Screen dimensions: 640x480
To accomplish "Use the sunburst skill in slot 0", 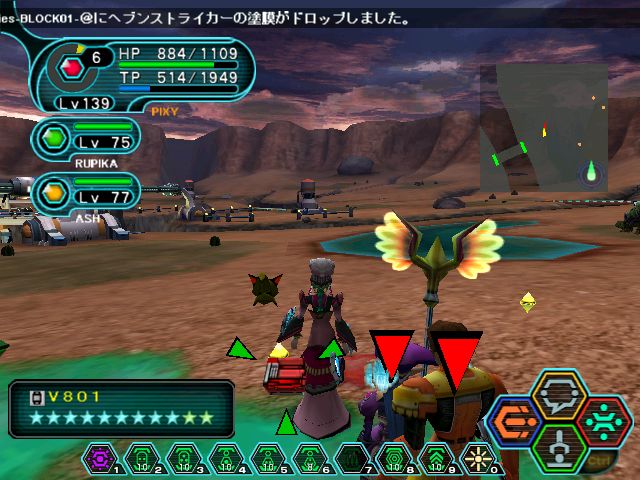I will click(x=479, y=459).
